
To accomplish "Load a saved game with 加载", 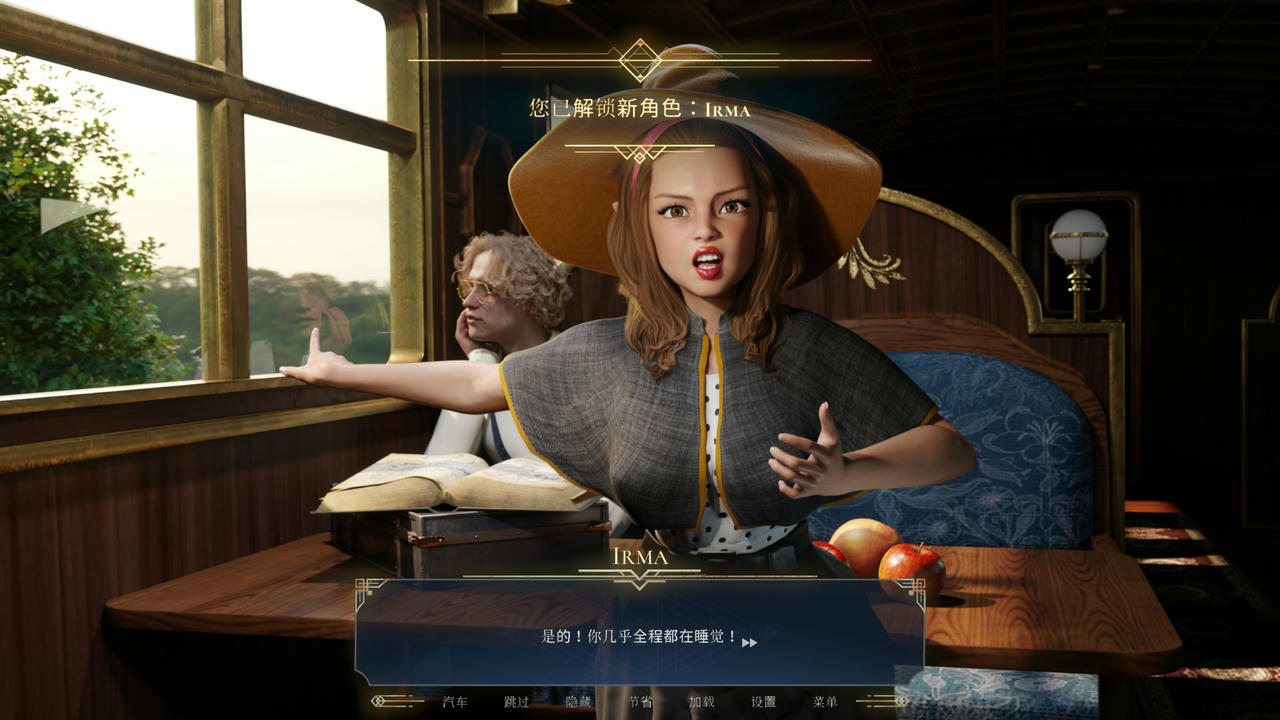I will pyautogui.click(x=701, y=701).
